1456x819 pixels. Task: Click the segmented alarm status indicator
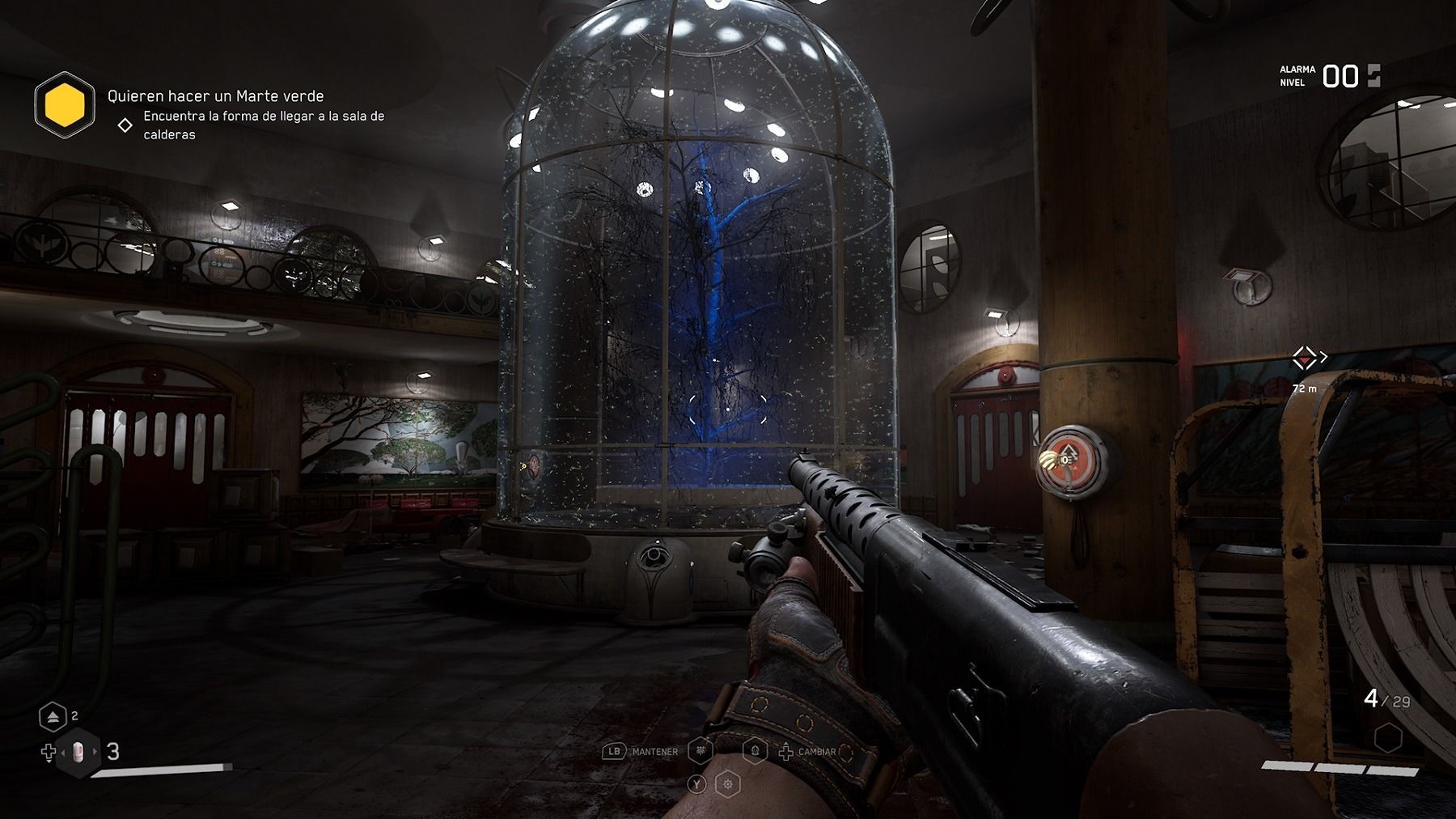(1373, 75)
